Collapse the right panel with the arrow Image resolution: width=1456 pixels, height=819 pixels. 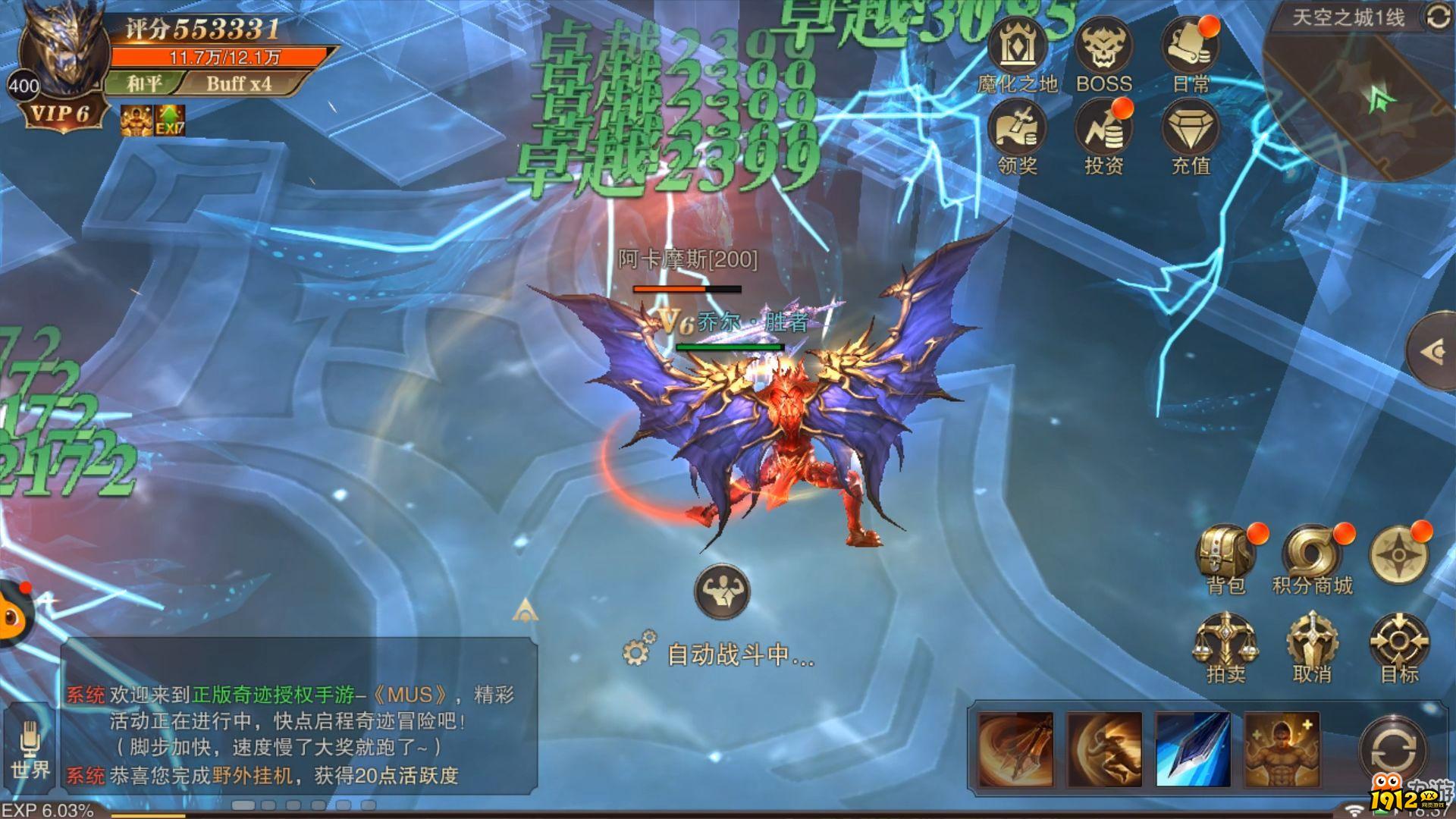click(1432, 347)
